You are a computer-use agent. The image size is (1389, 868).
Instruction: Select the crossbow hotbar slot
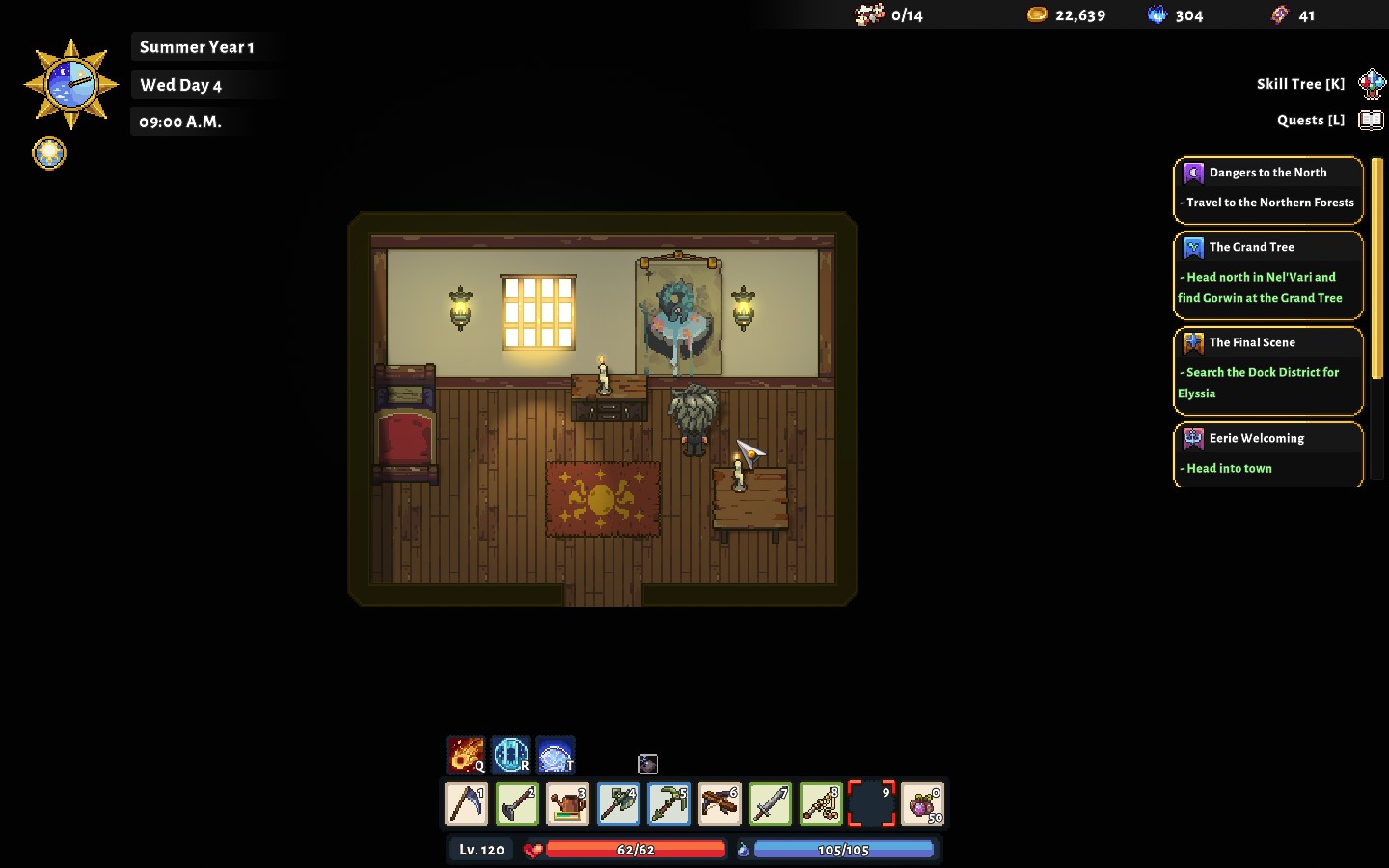click(720, 803)
